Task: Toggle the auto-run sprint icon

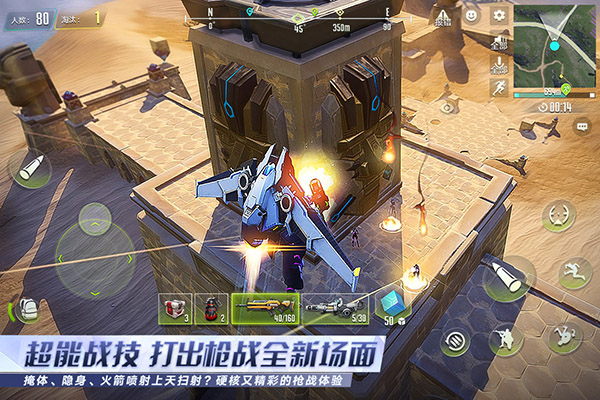Action: coord(500,88)
